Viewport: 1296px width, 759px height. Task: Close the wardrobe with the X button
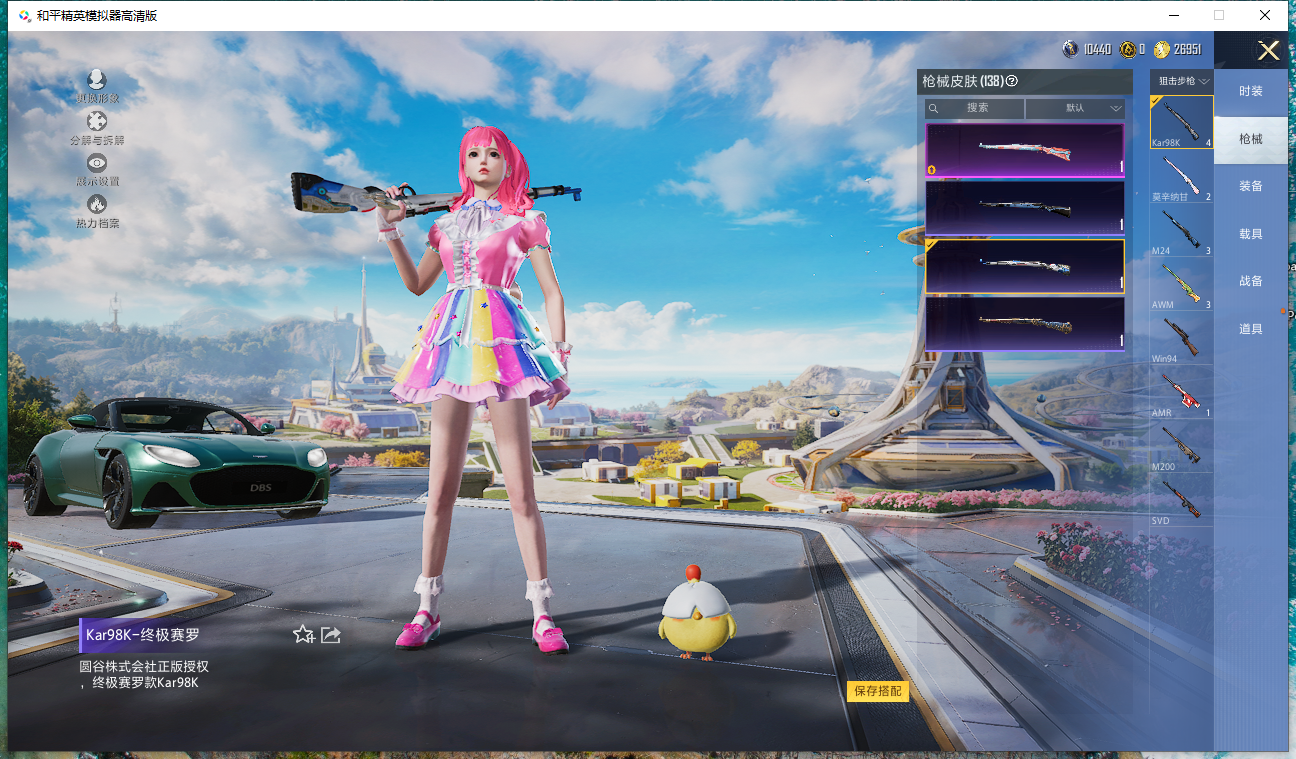(1268, 51)
